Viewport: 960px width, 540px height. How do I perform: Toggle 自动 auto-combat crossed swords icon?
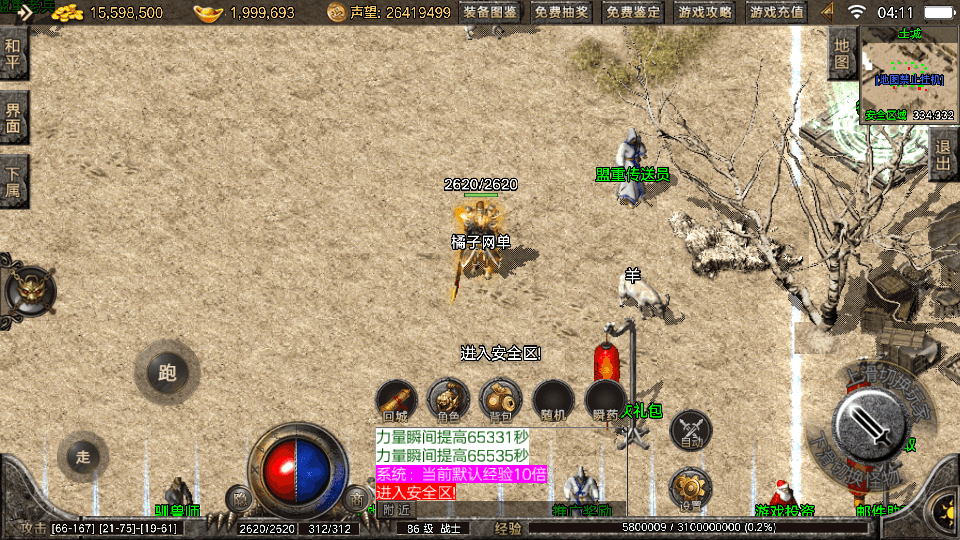(x=690, y=430)
